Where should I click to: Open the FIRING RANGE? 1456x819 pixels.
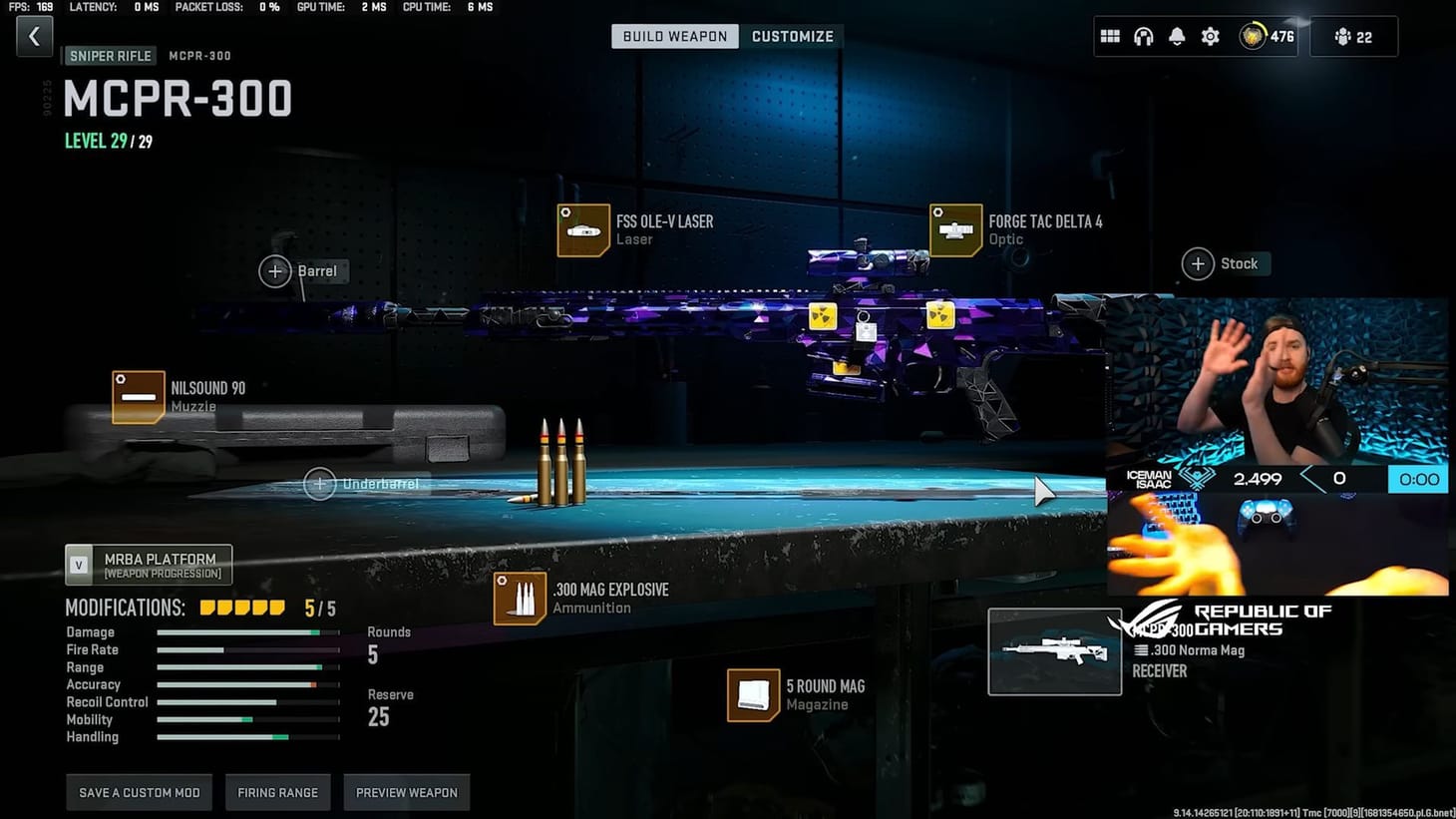(x=277, y=792)
